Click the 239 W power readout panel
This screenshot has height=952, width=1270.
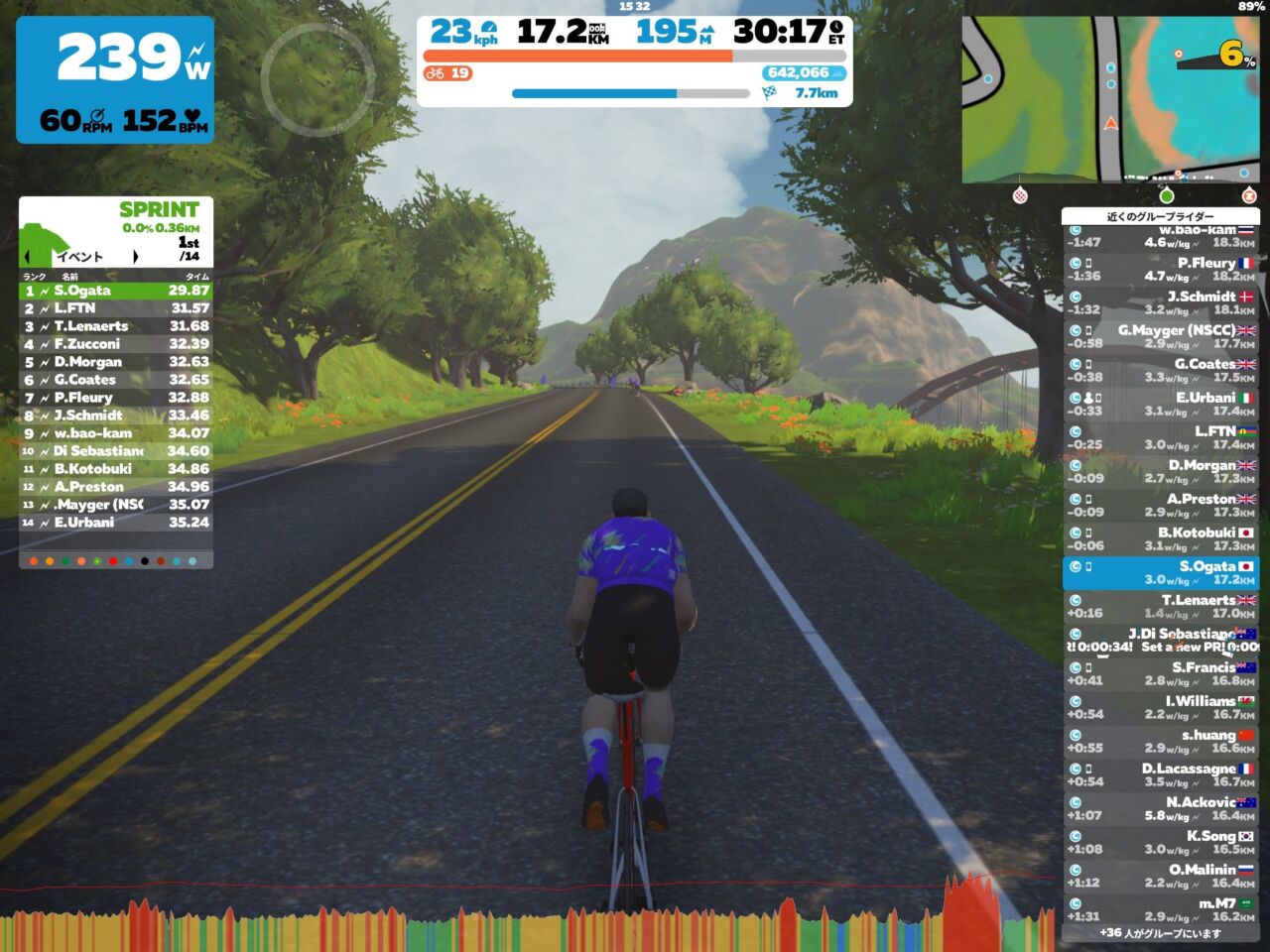pos(115,79)
